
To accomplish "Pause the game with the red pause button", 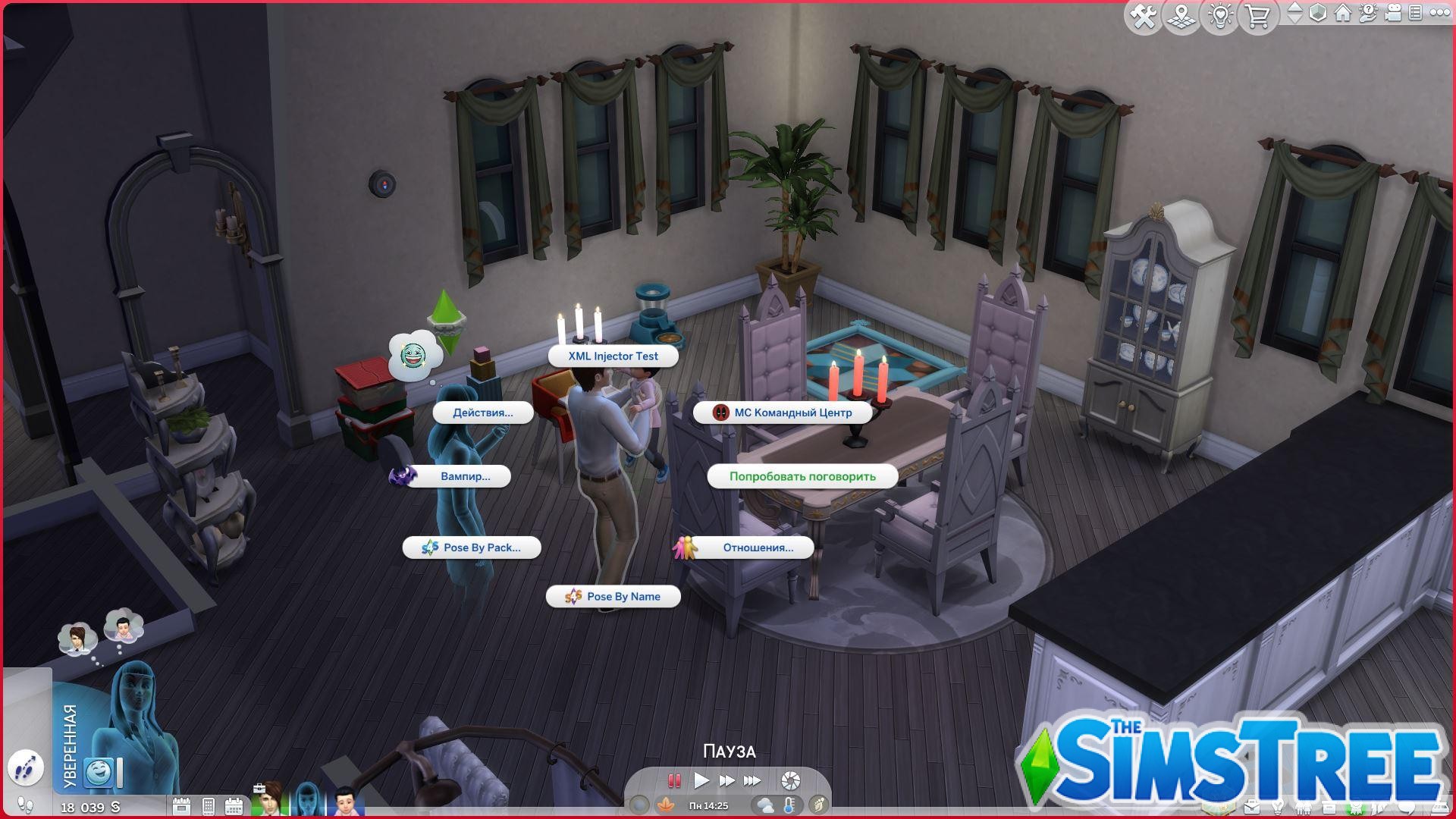I will 673,780.
